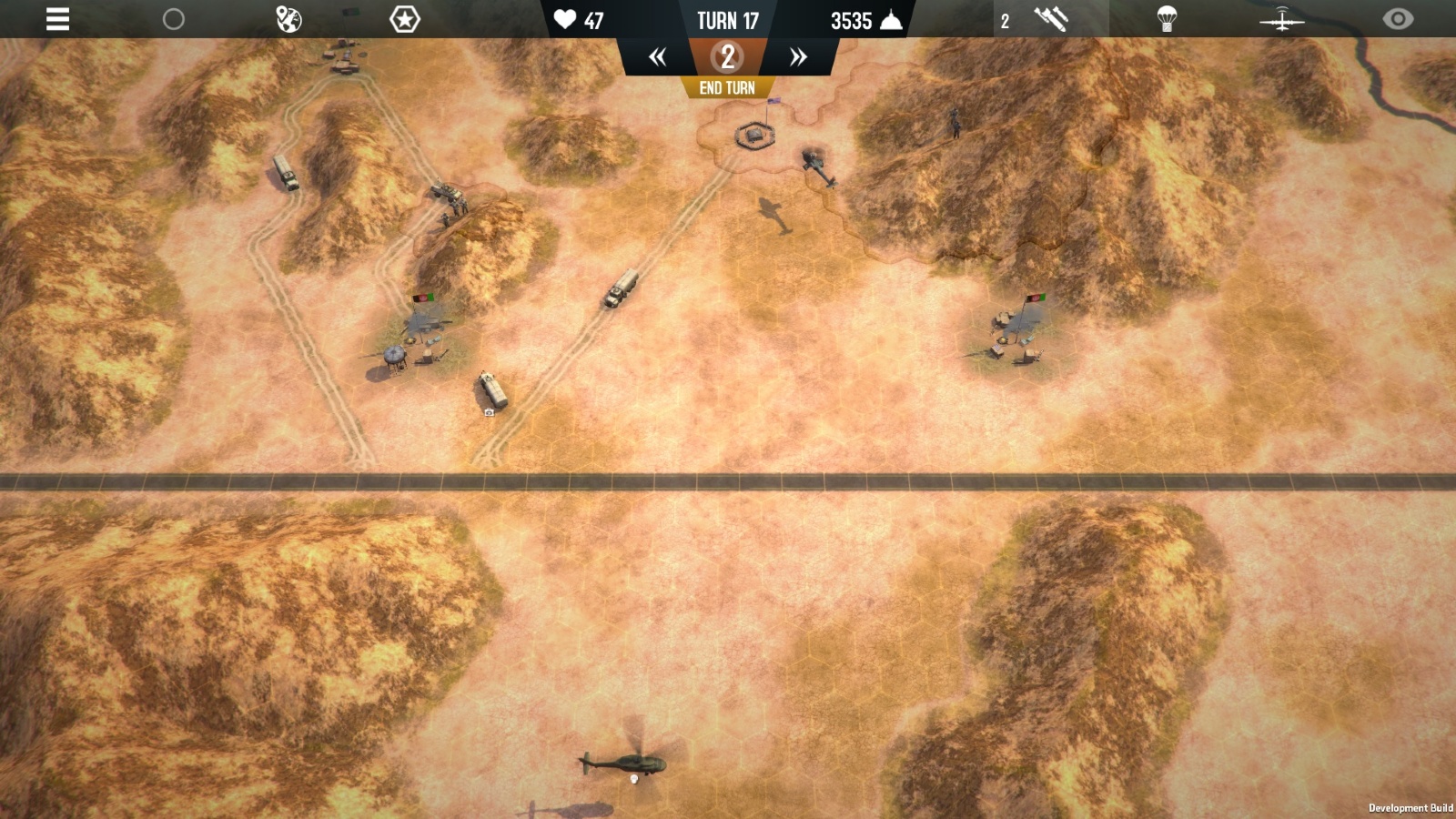The height and width of the screenshot is (819, 1456).
Task: Click the right double-chevron turn arrow
Action: point(798,56)
